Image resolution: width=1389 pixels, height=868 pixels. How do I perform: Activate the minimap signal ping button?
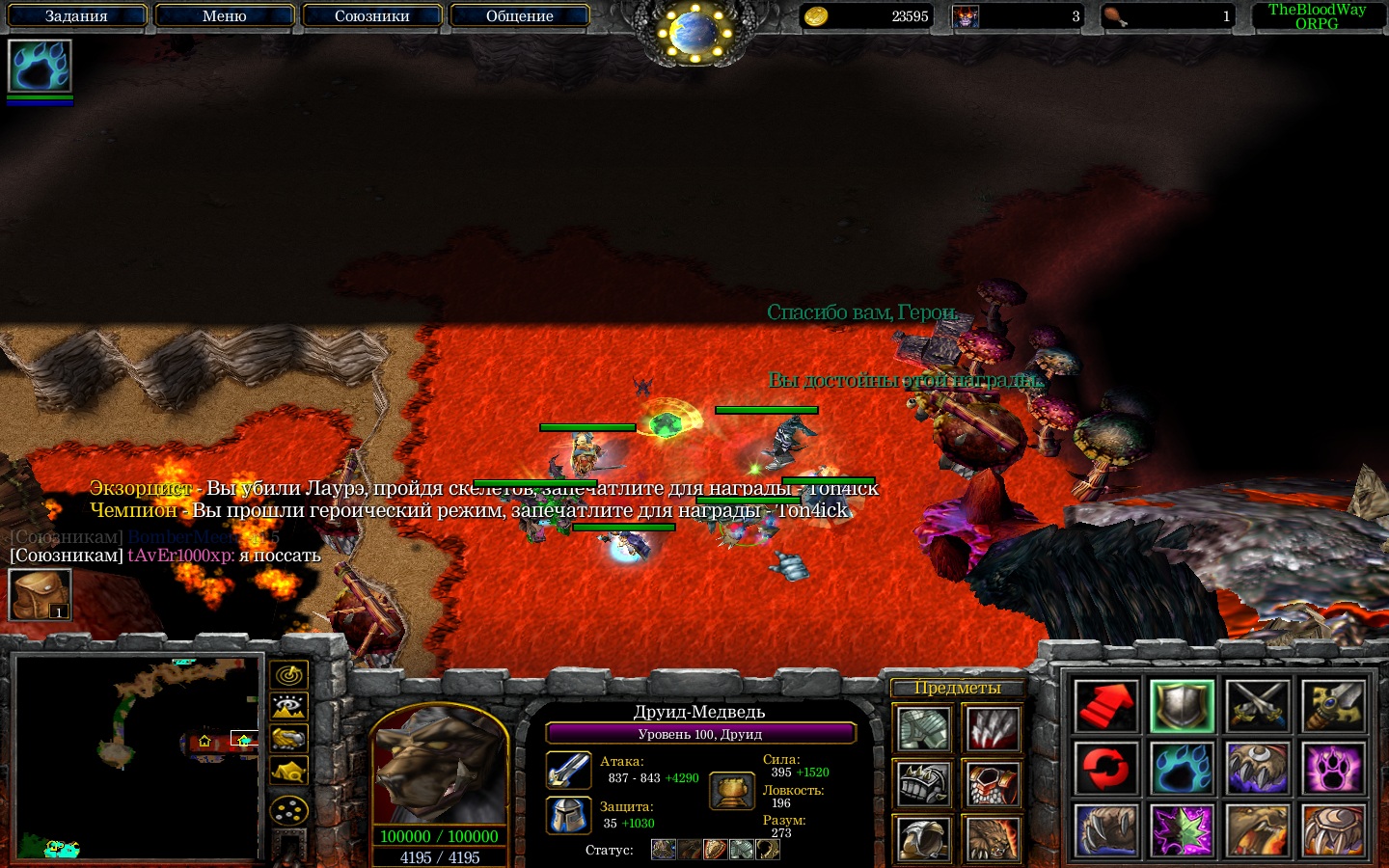(x=288, y=674)
